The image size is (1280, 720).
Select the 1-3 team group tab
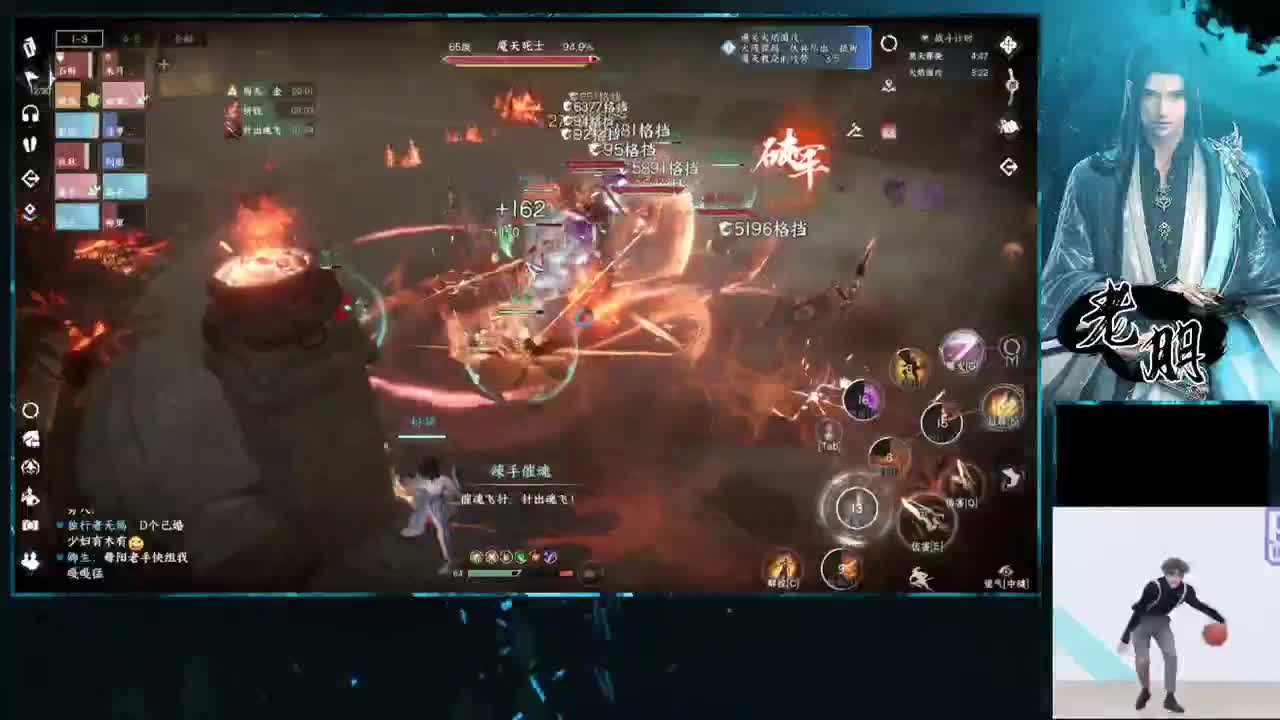[79, 37]
